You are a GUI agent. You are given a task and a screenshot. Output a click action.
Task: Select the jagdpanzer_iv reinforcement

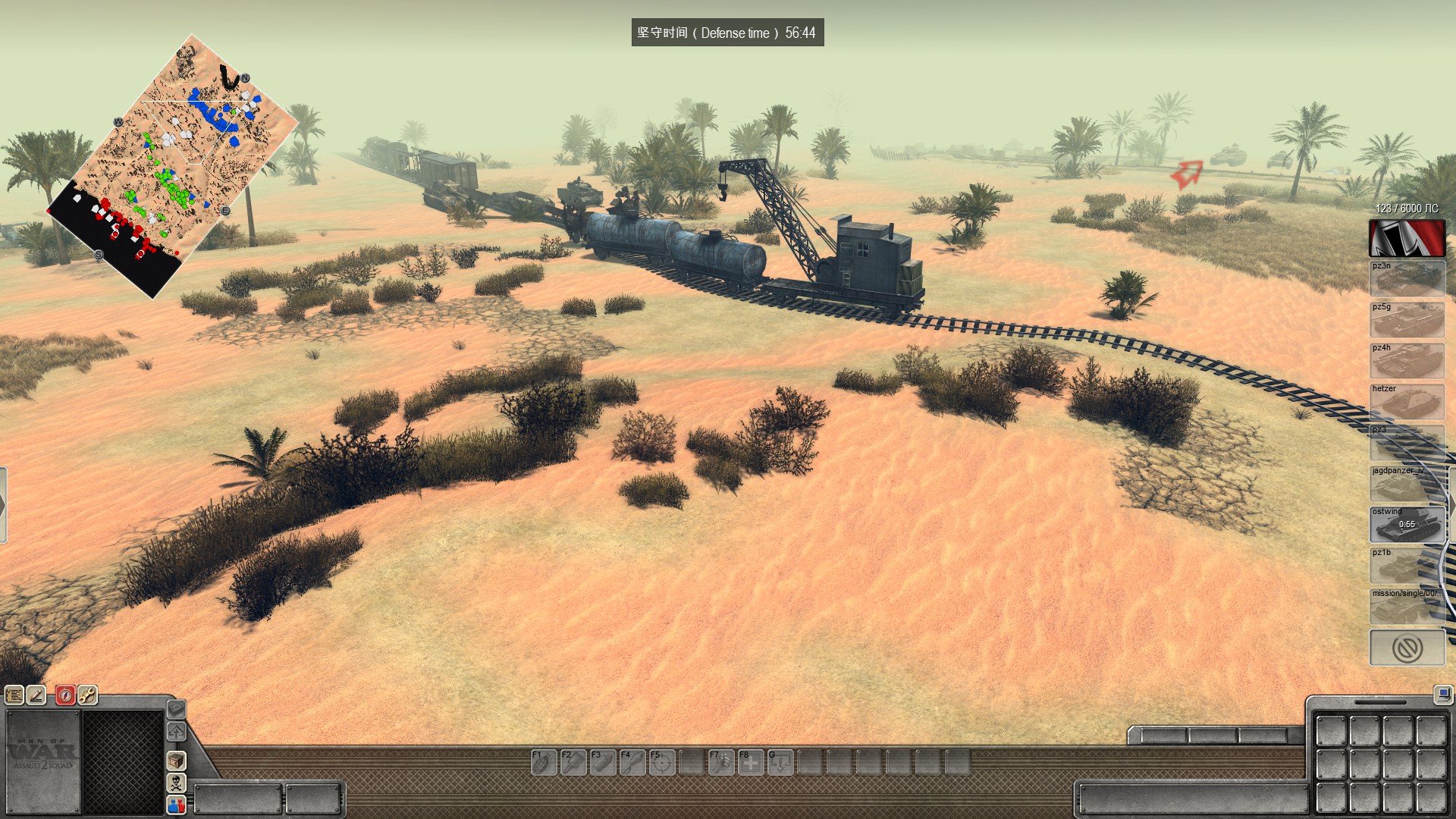[x=1407, y=484]
